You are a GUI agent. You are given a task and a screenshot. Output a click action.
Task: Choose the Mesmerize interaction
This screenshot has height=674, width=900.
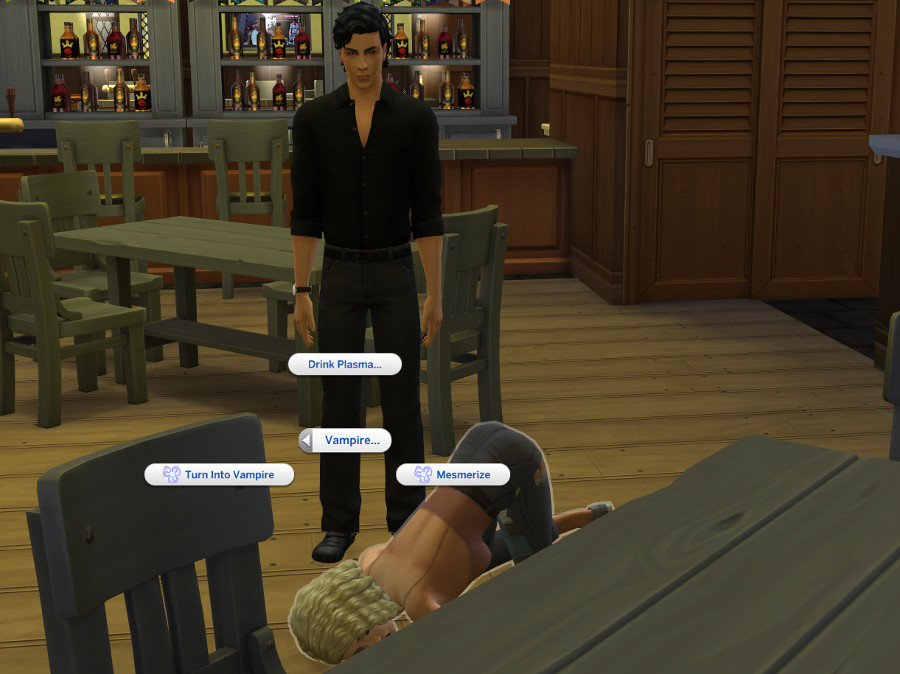pyautogui.click(x=454, y=475)
